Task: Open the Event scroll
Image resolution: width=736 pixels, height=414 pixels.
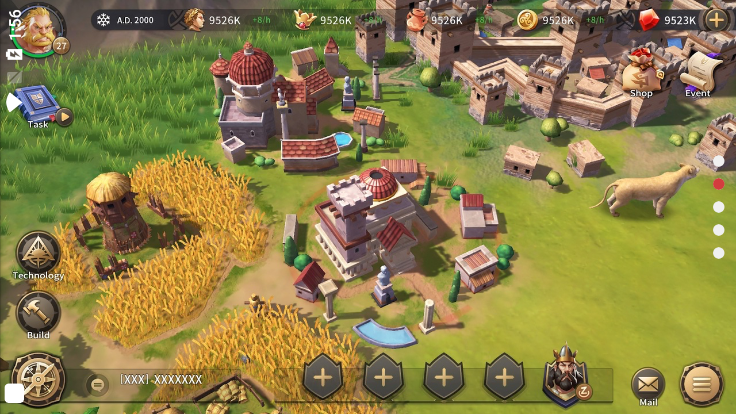Action: click(x=698, y=72)
